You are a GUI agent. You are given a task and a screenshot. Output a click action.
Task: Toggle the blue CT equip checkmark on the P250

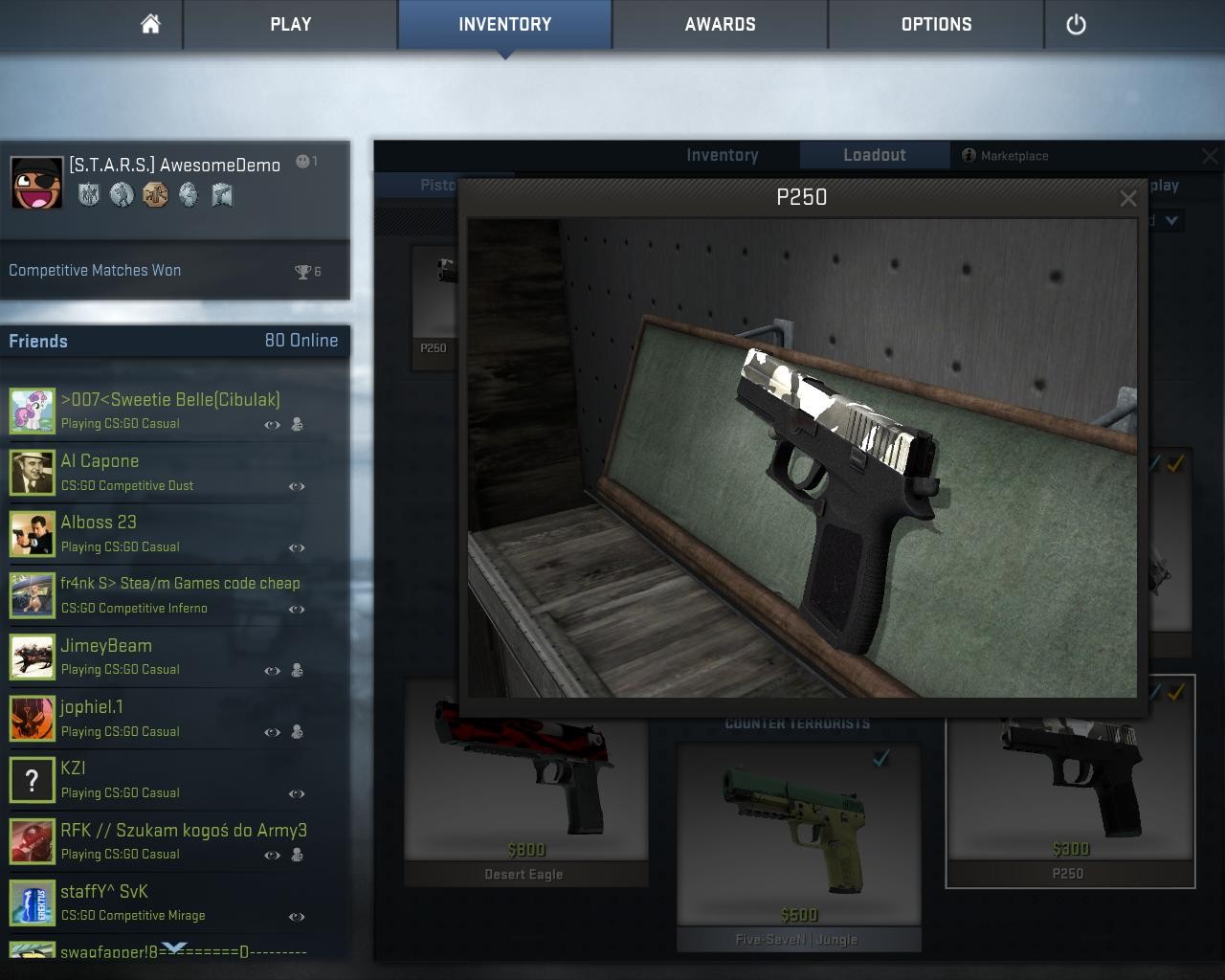click(x=1154, y=692)
